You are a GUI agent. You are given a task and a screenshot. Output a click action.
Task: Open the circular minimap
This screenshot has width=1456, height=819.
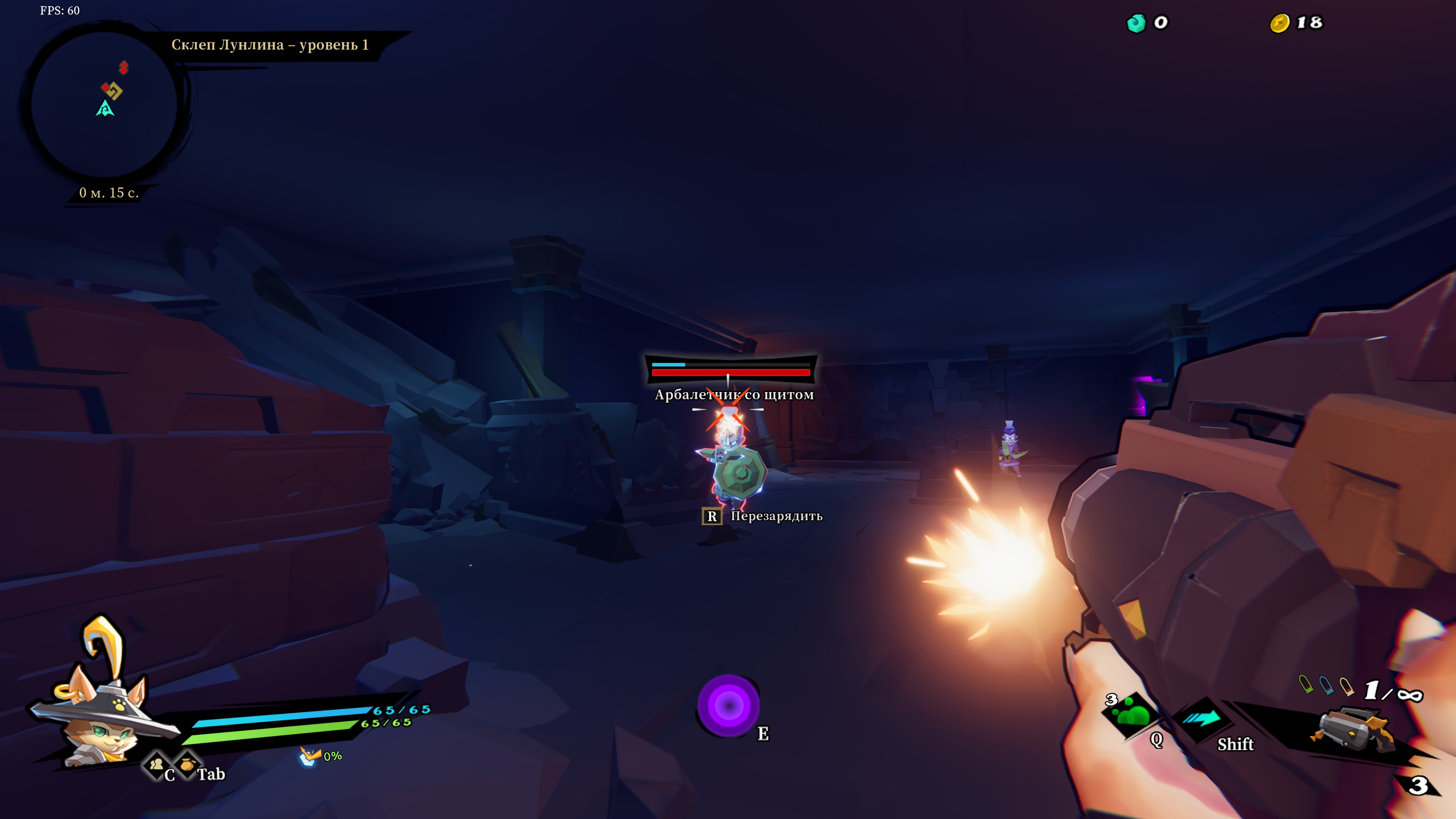[105, 105]
